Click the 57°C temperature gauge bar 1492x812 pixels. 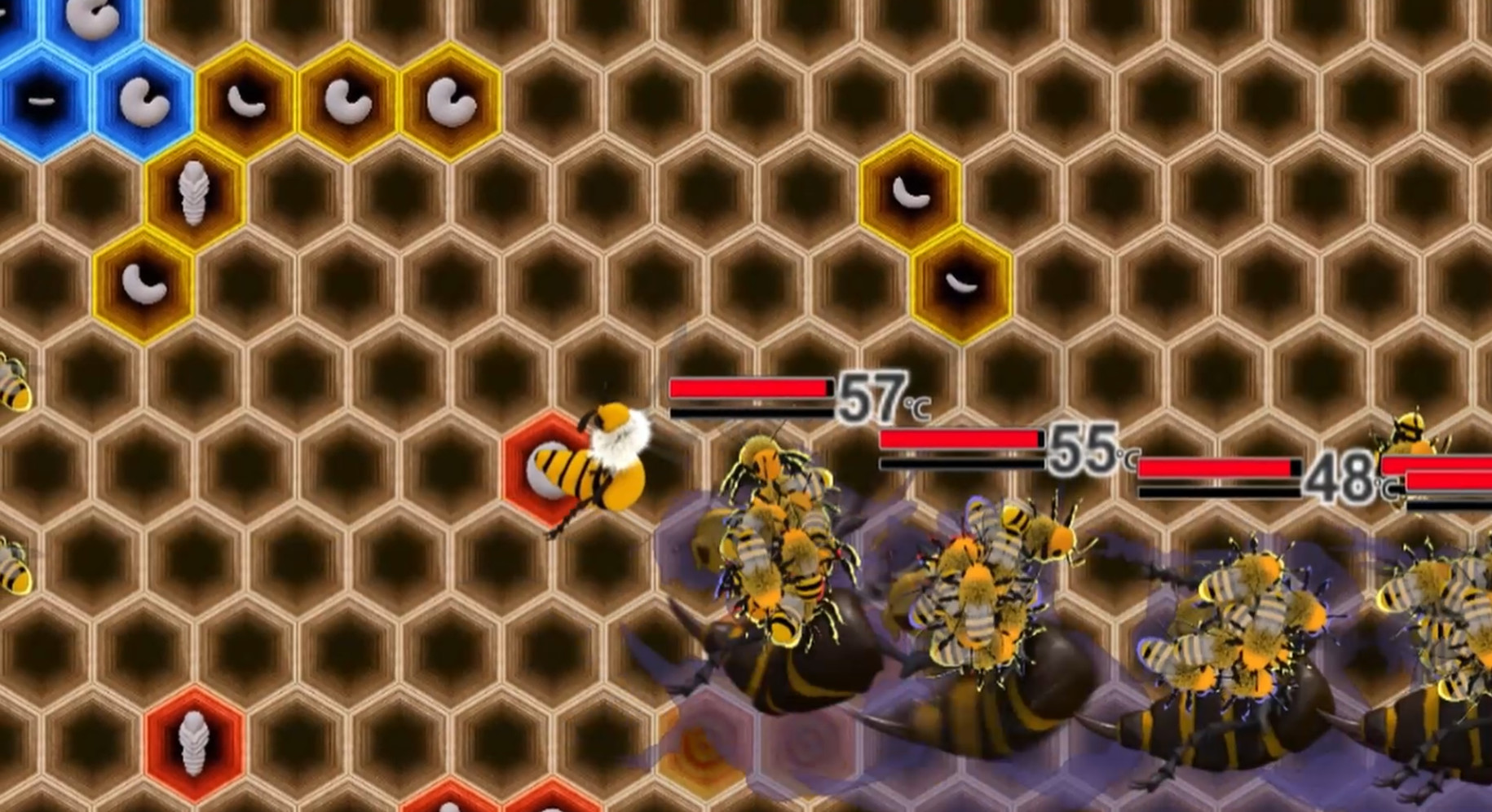(x=750, y=389)
